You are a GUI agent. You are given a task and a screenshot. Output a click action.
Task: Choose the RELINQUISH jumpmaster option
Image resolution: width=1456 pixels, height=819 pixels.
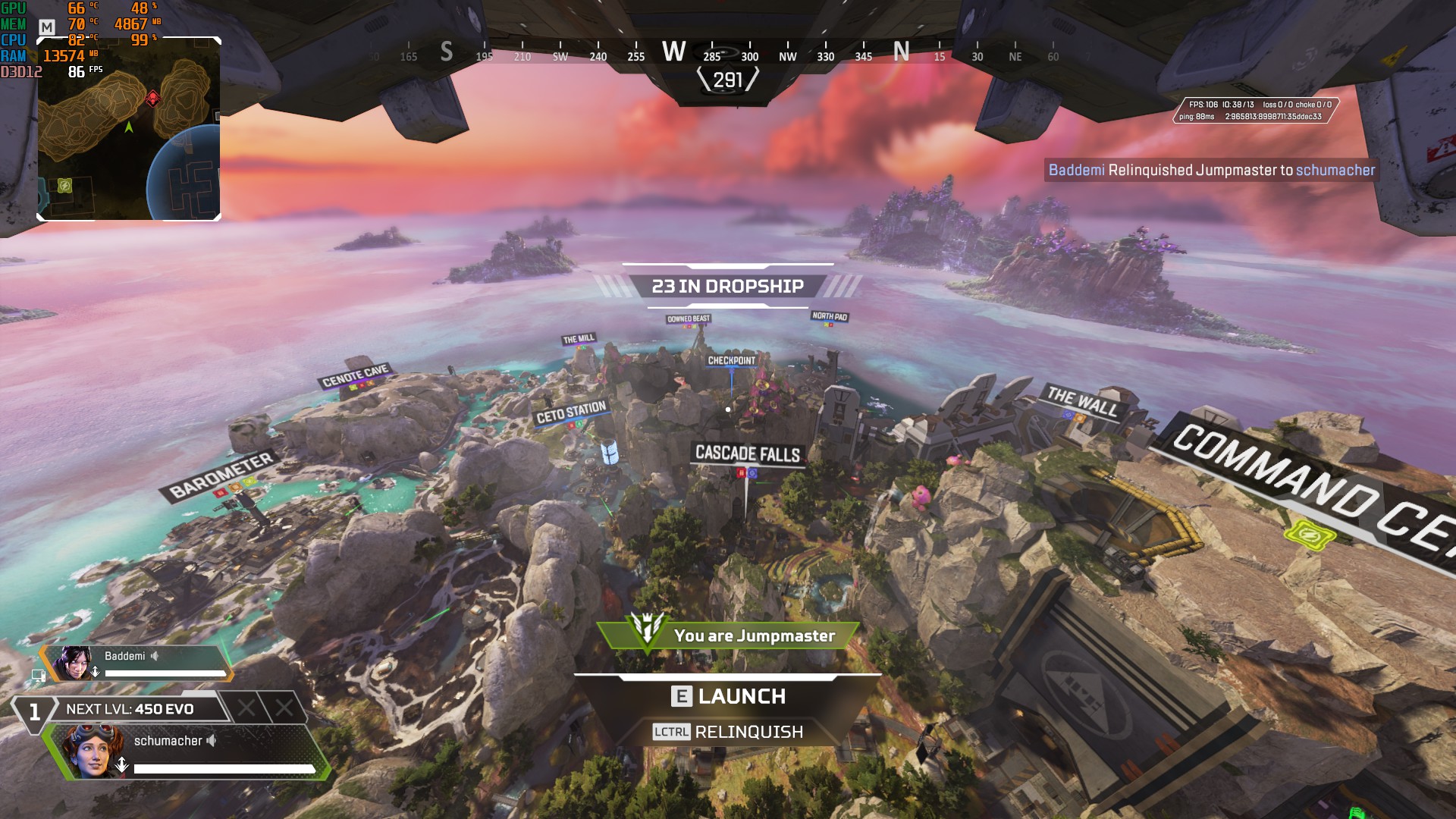coord(728,732)
